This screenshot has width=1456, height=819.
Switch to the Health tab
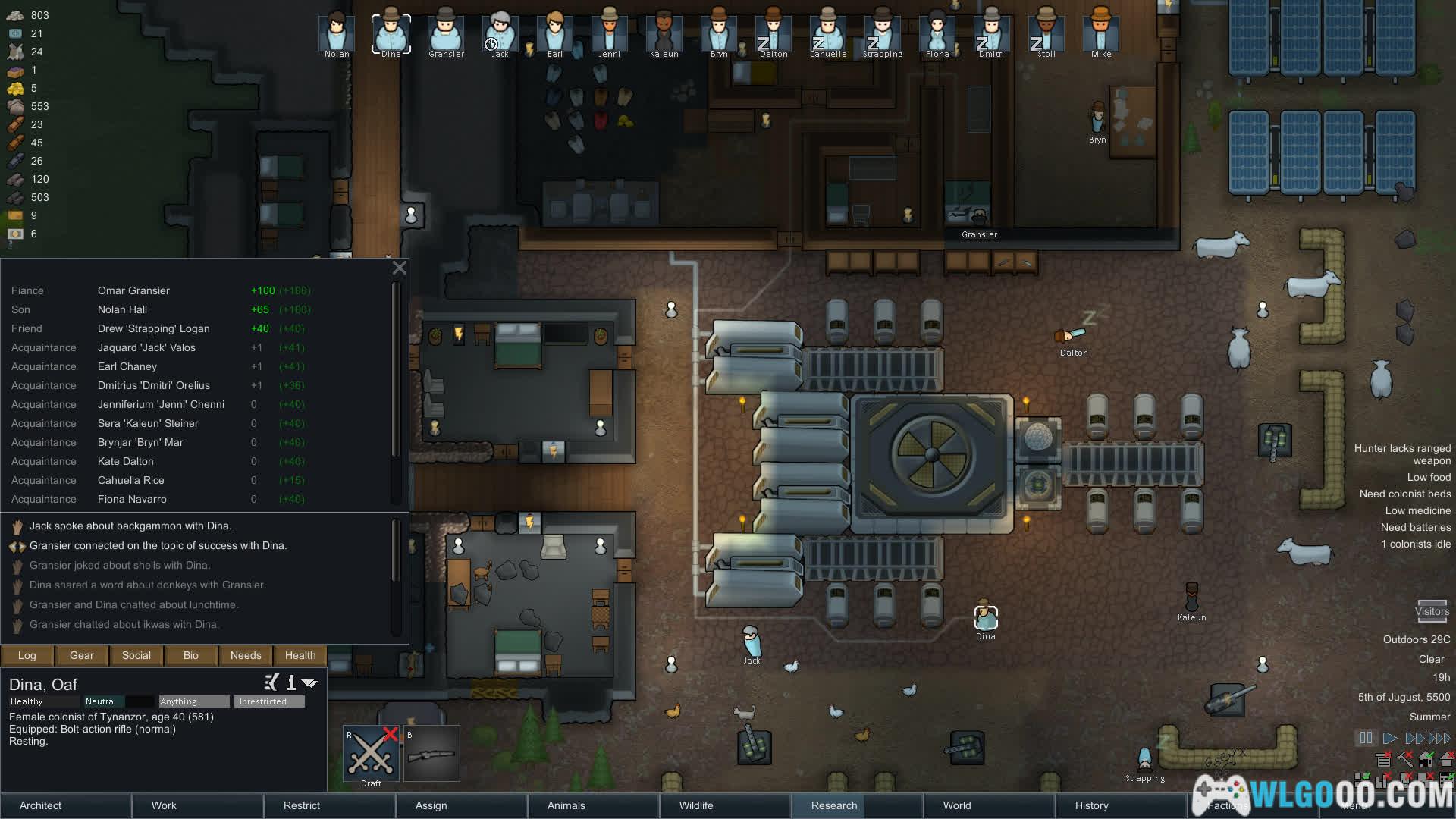pos(300,655)
